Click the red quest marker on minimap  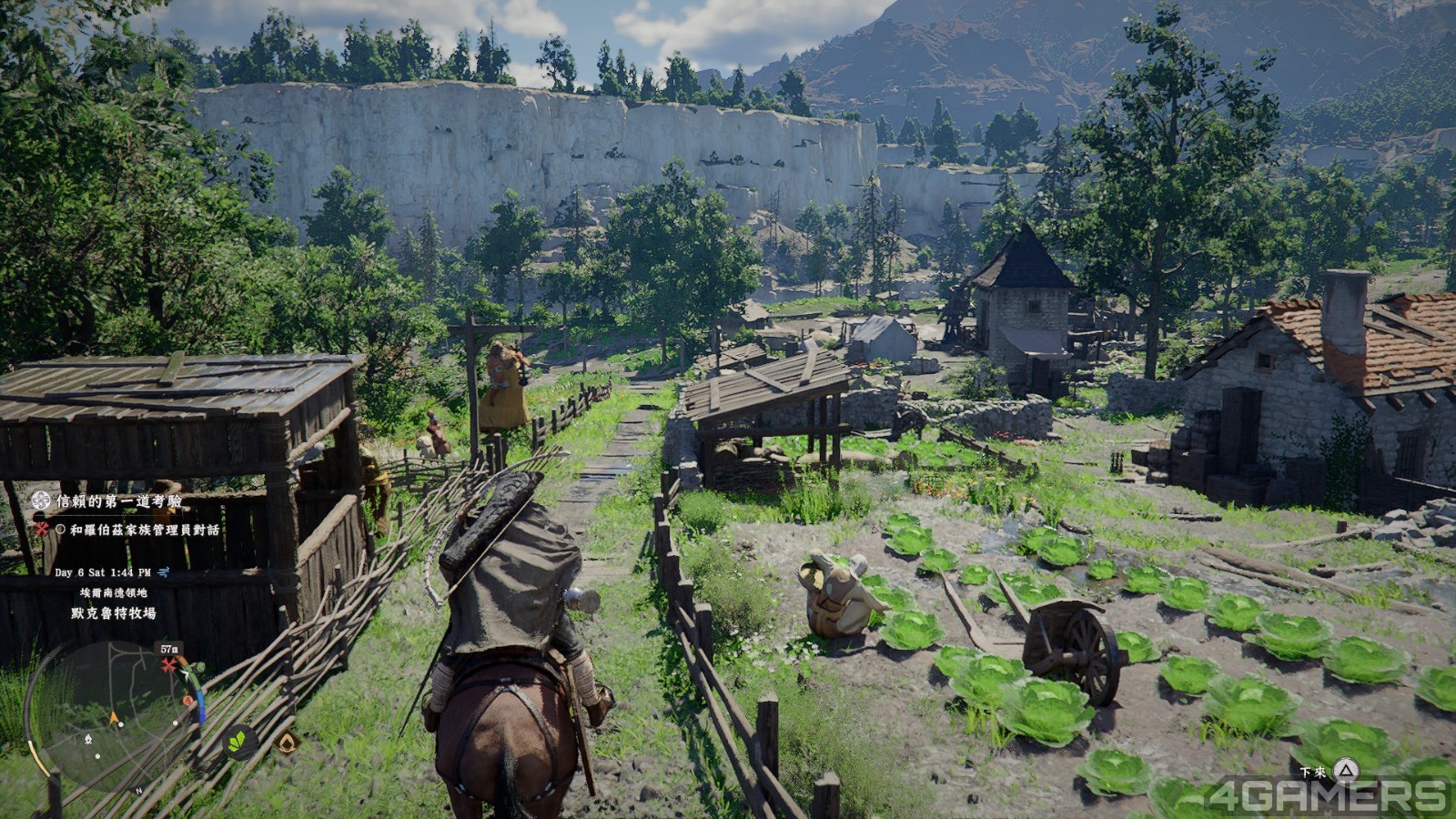[168, 666]
